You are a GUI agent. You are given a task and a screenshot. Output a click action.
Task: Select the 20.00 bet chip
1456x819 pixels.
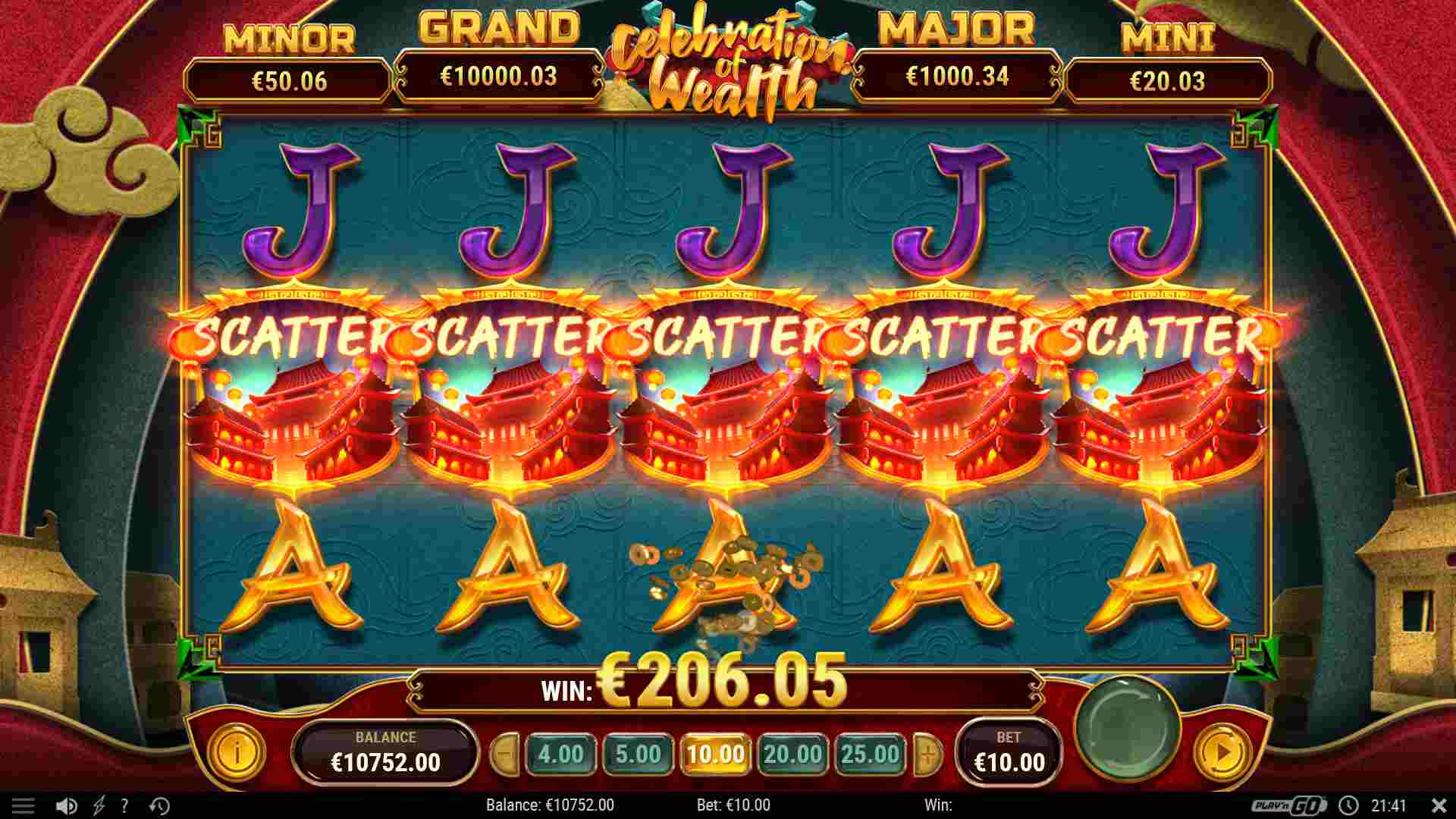[794, 755]
